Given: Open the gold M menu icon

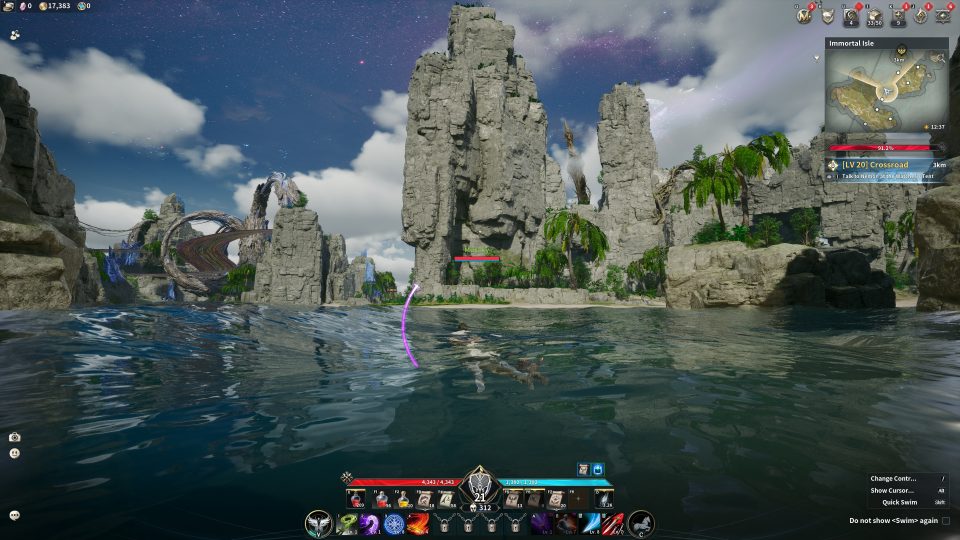Looking at the screenshot, I should coord(802,15).
